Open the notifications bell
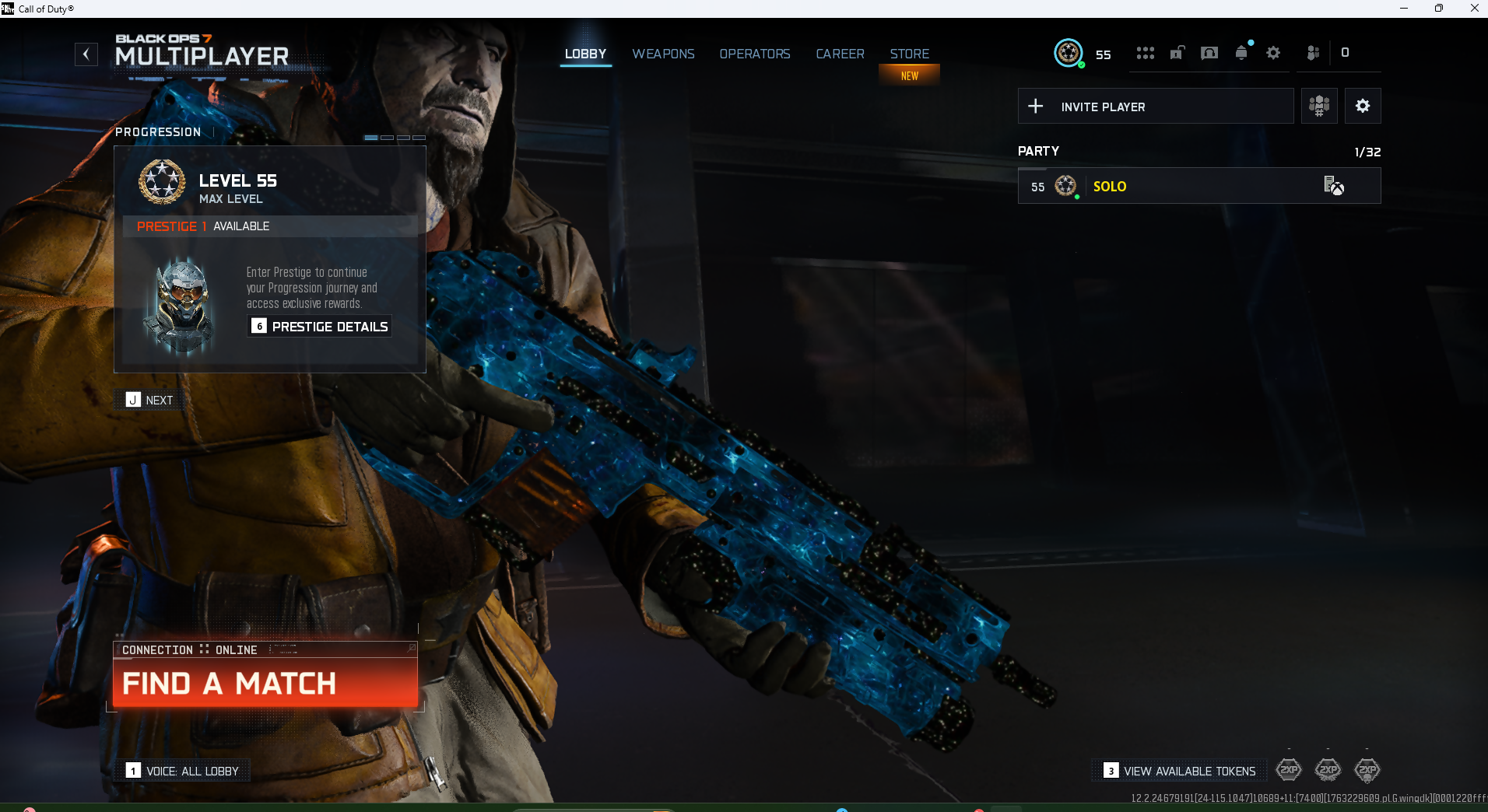 click(x=1241, y=53)
